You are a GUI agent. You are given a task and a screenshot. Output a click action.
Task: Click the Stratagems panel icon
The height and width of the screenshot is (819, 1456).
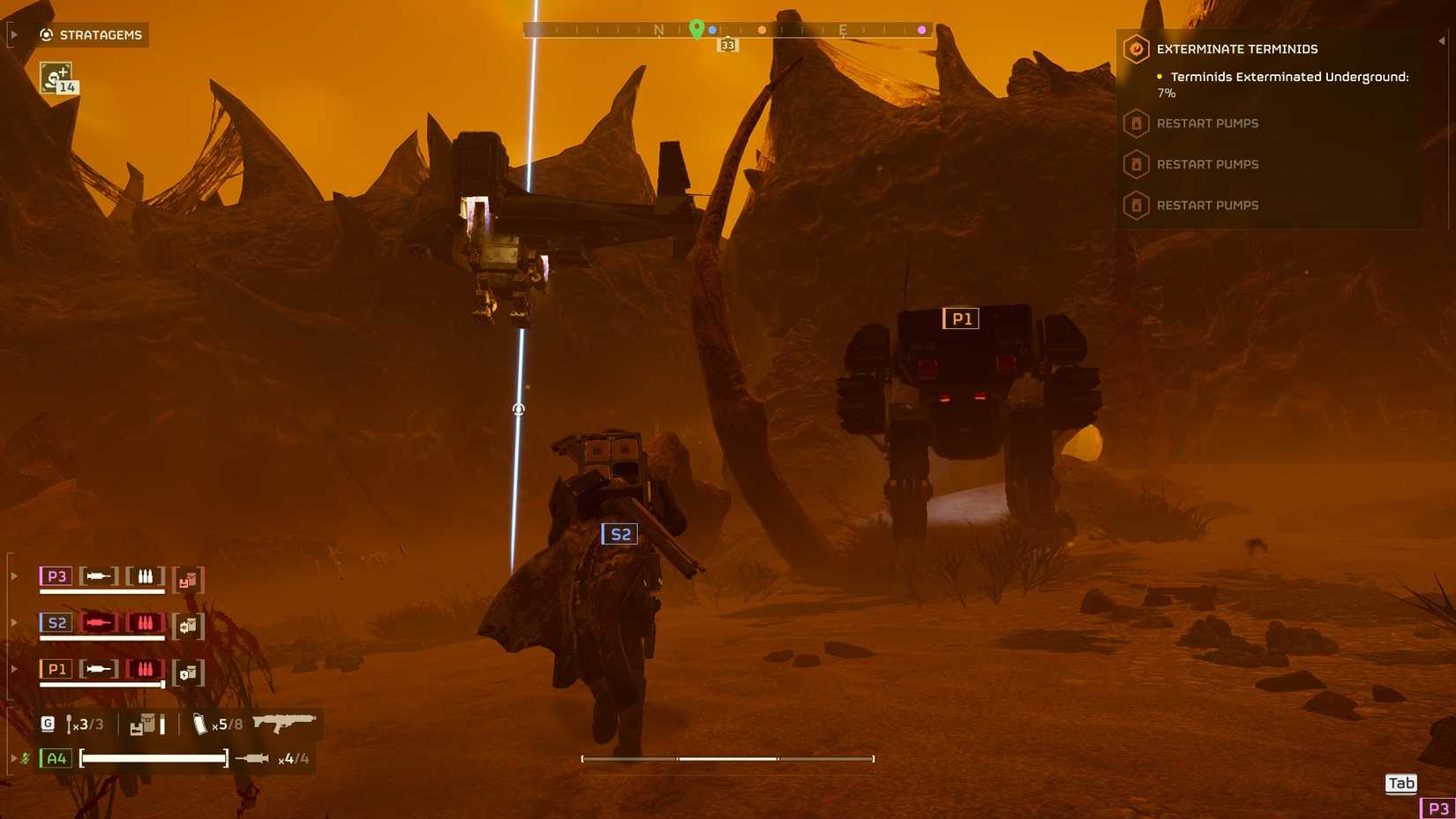point(45,34)
